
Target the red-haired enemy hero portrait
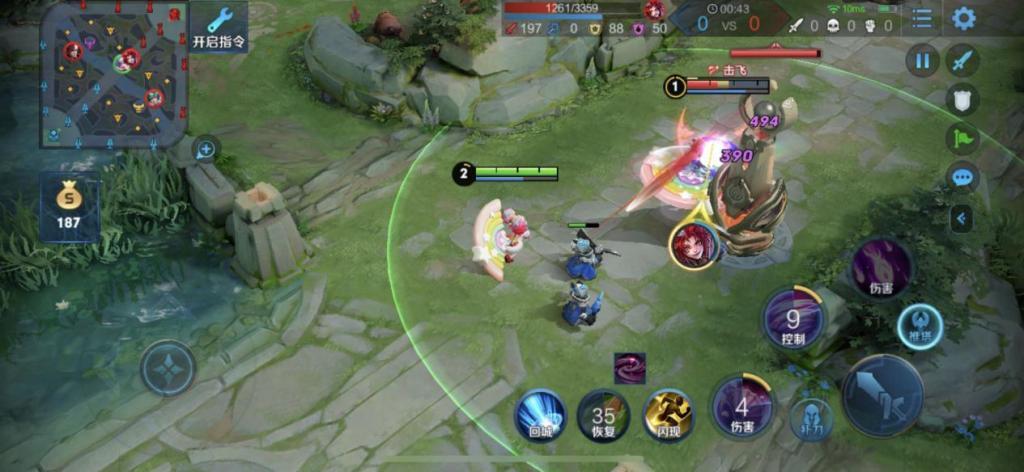[x=693, y=245]
